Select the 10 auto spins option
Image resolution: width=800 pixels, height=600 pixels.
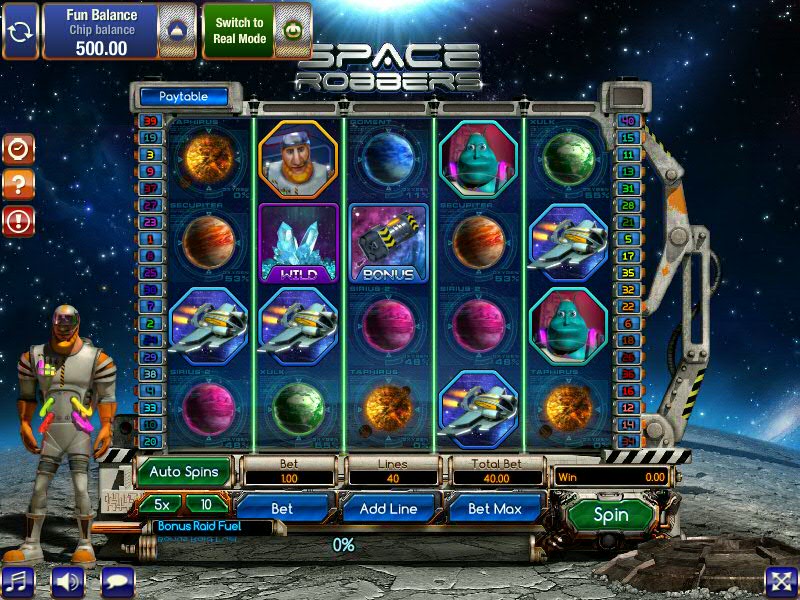click(x=207, y=504)
